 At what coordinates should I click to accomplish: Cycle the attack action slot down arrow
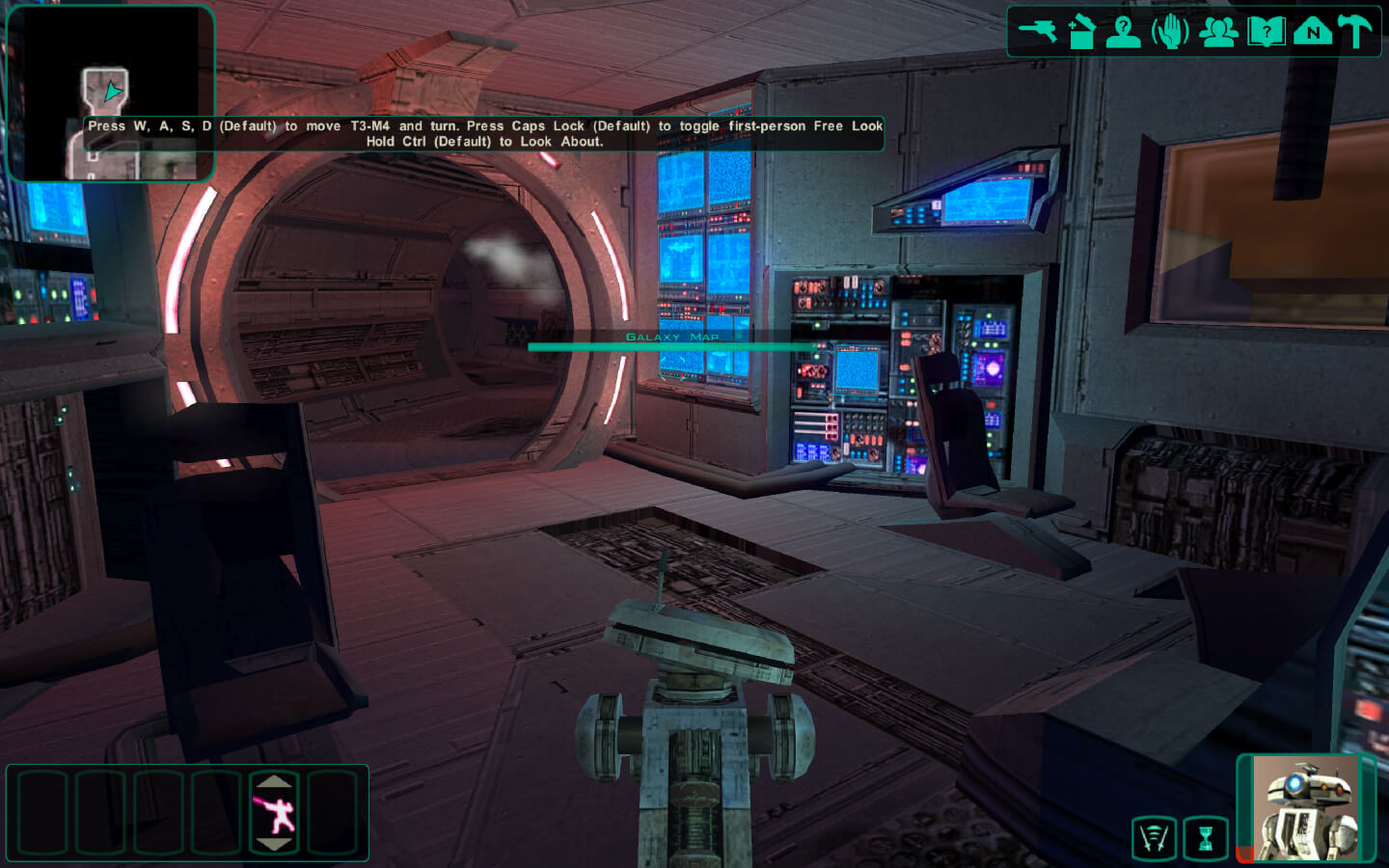275,845
